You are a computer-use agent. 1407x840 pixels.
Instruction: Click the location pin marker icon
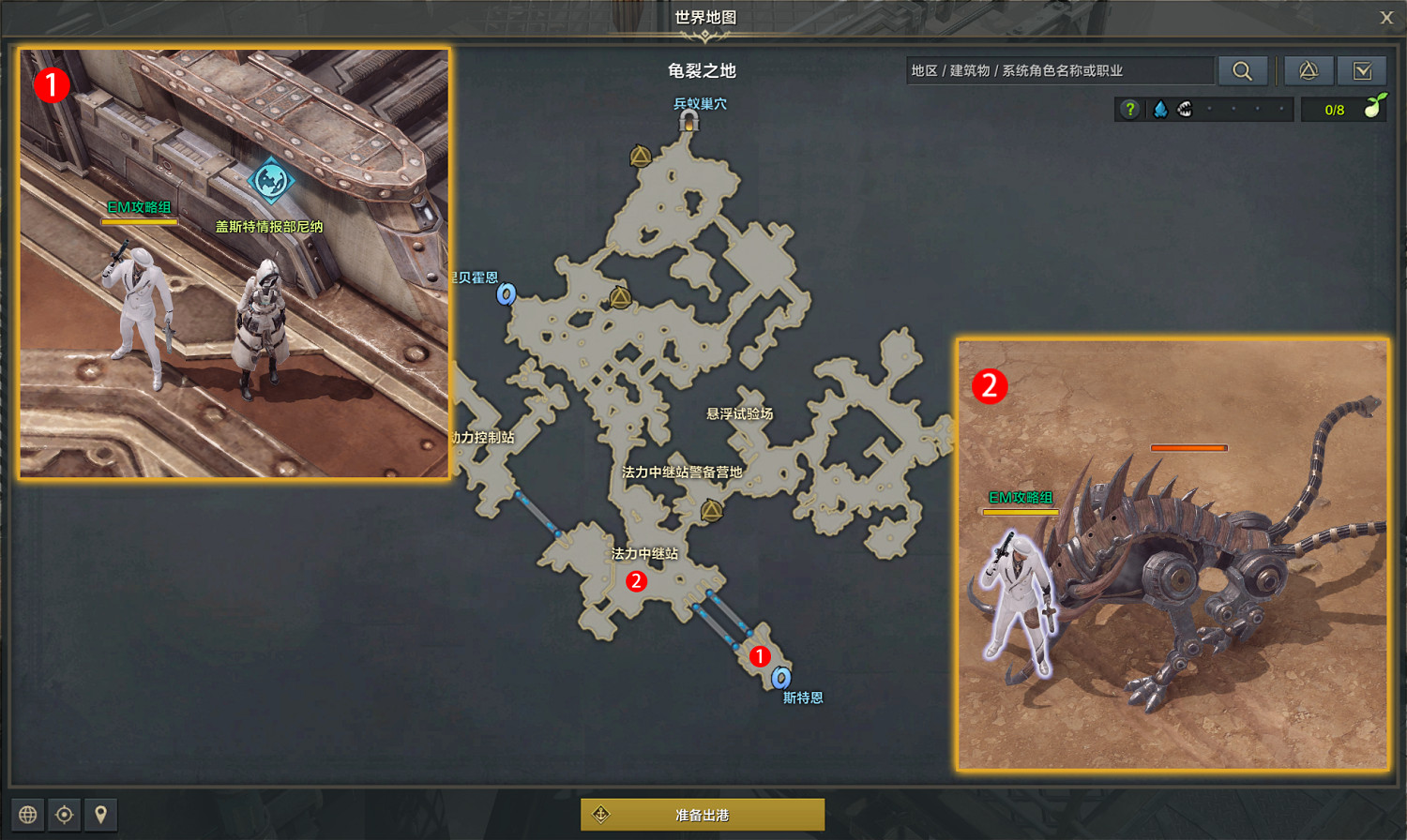(100, 815)
